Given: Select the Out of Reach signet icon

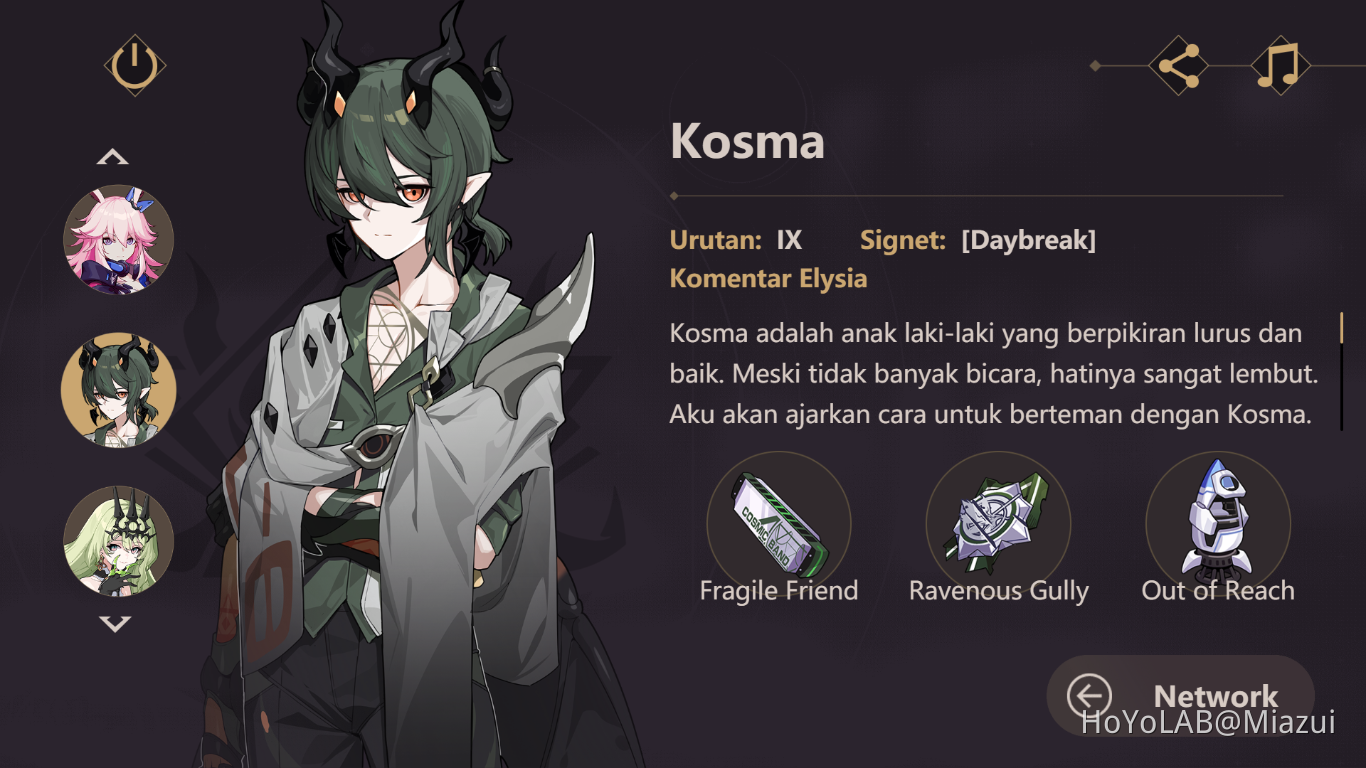Looking at the screenshot, I should click(x=1217, y=523).
